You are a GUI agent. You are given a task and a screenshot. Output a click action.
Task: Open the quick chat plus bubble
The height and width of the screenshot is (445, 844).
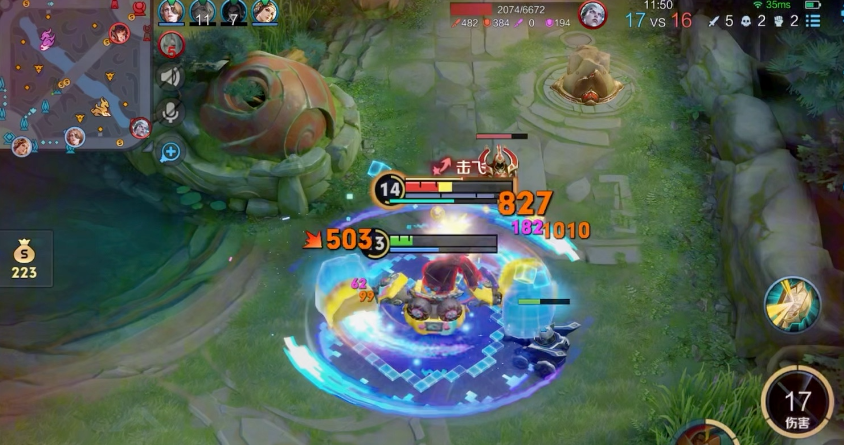171,152
